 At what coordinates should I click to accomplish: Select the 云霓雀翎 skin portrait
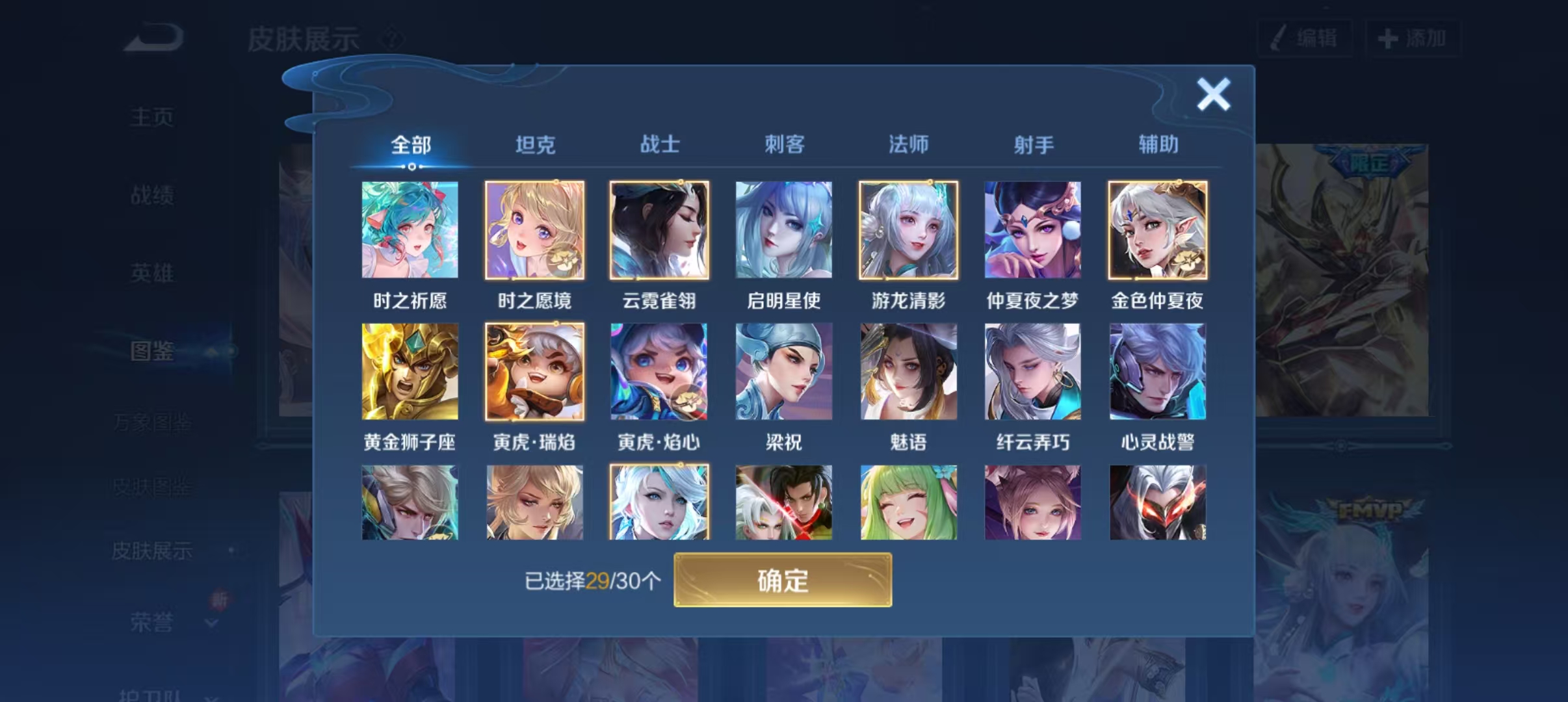pyautogui.click(x=659, y=230)
